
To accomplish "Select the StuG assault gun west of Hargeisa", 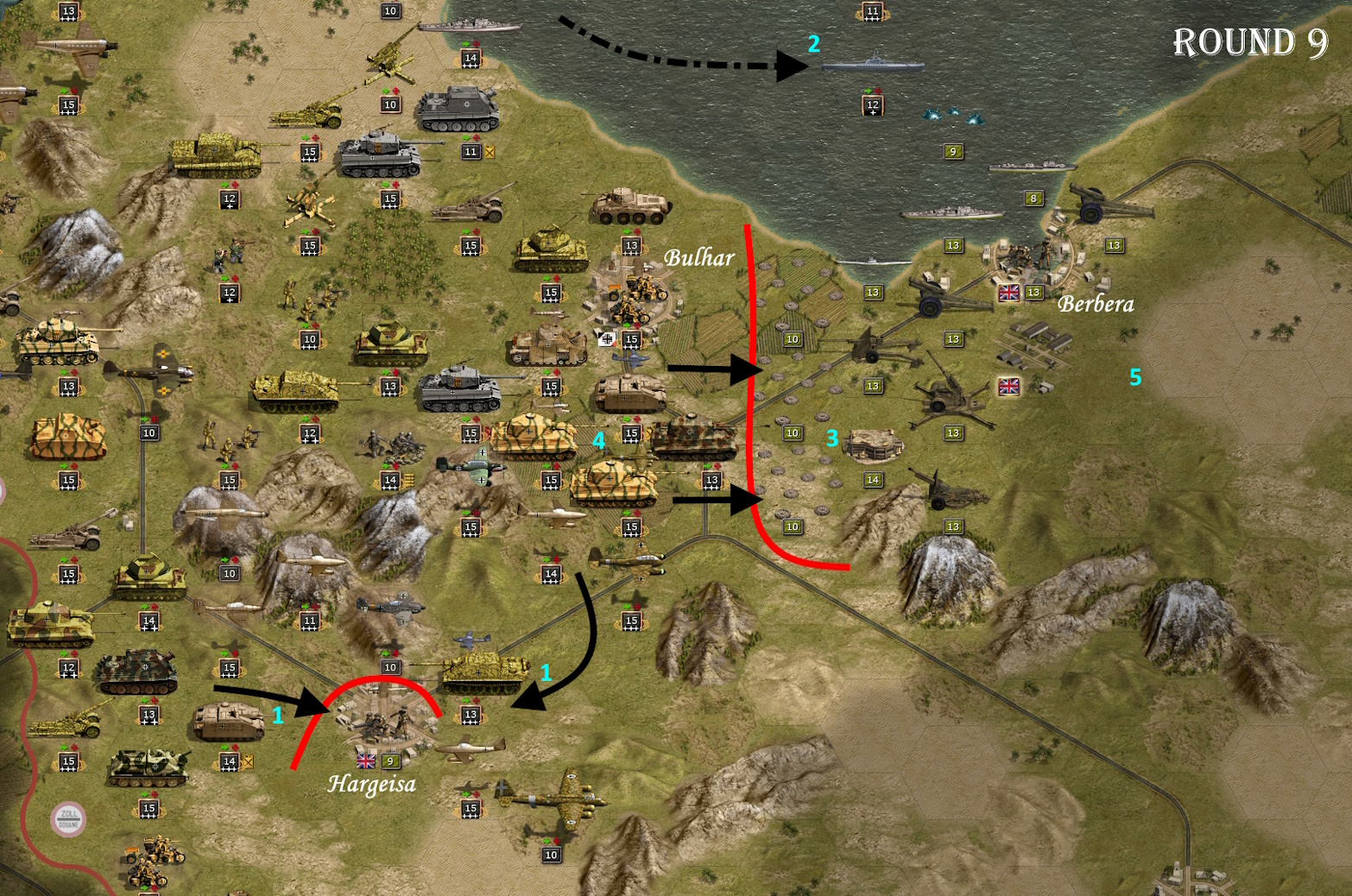I will (229, 721).
